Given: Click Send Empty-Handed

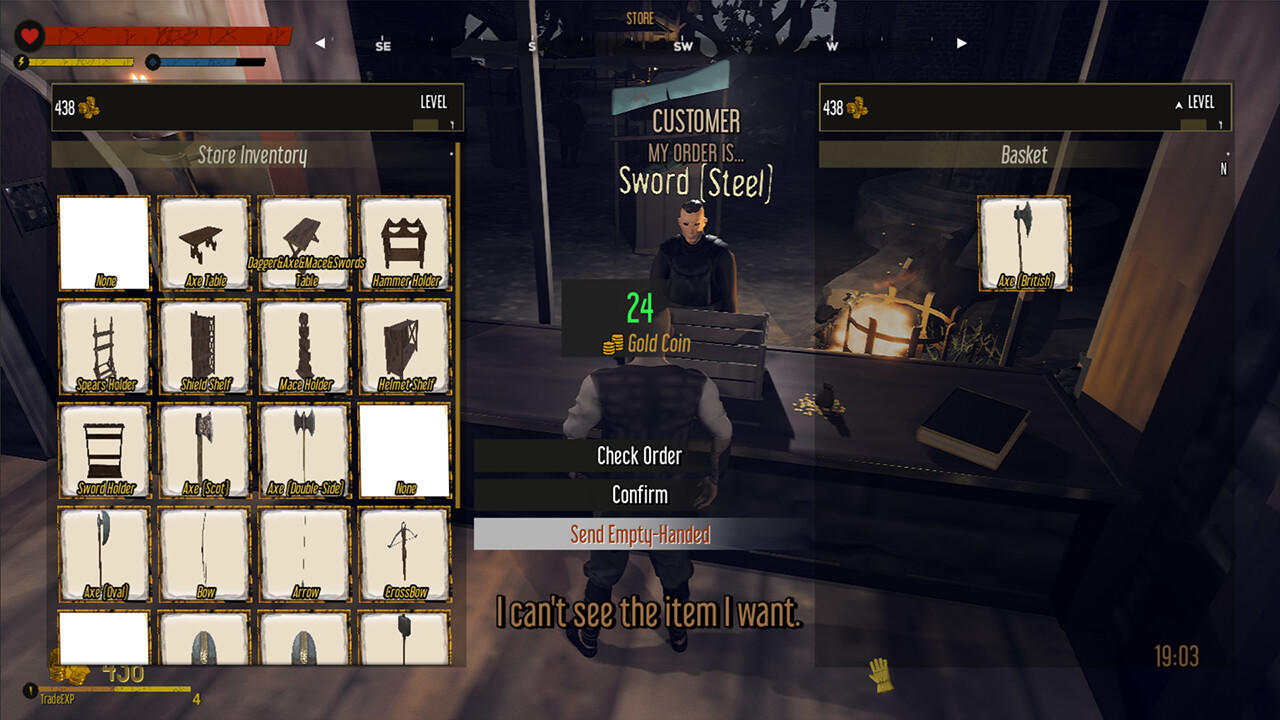Looking at the screenshot, I should (640, 535).
